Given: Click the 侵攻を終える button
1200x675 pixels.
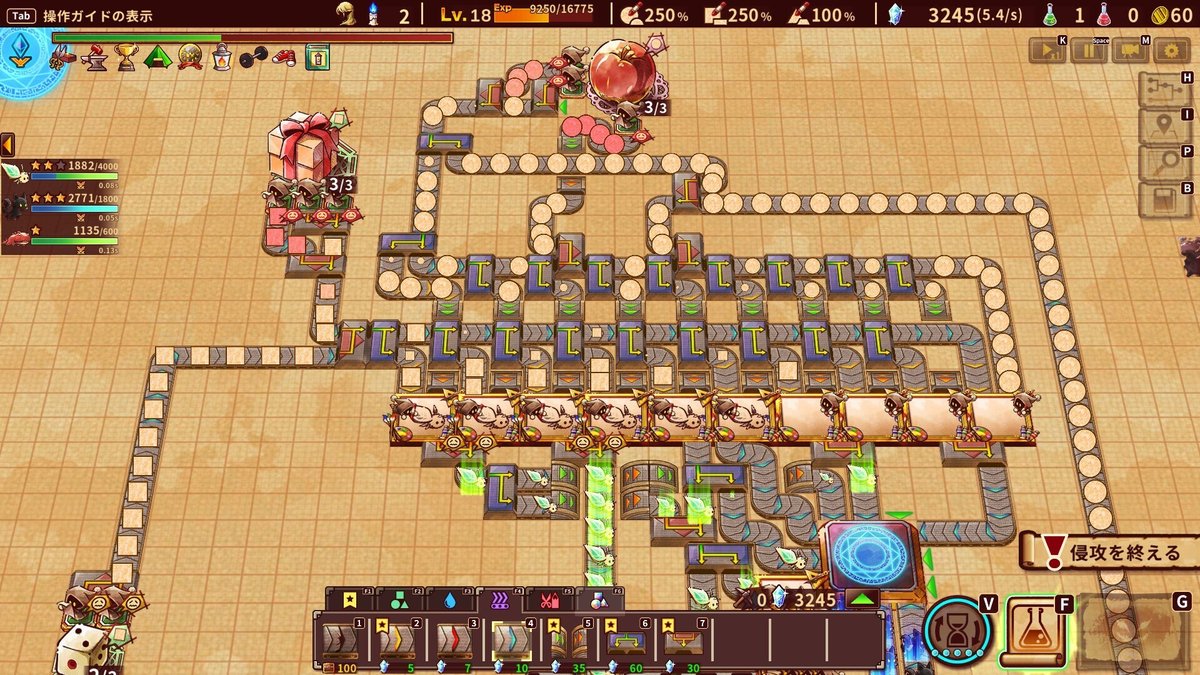Looking at the screenshot, I should point(1110,552).
